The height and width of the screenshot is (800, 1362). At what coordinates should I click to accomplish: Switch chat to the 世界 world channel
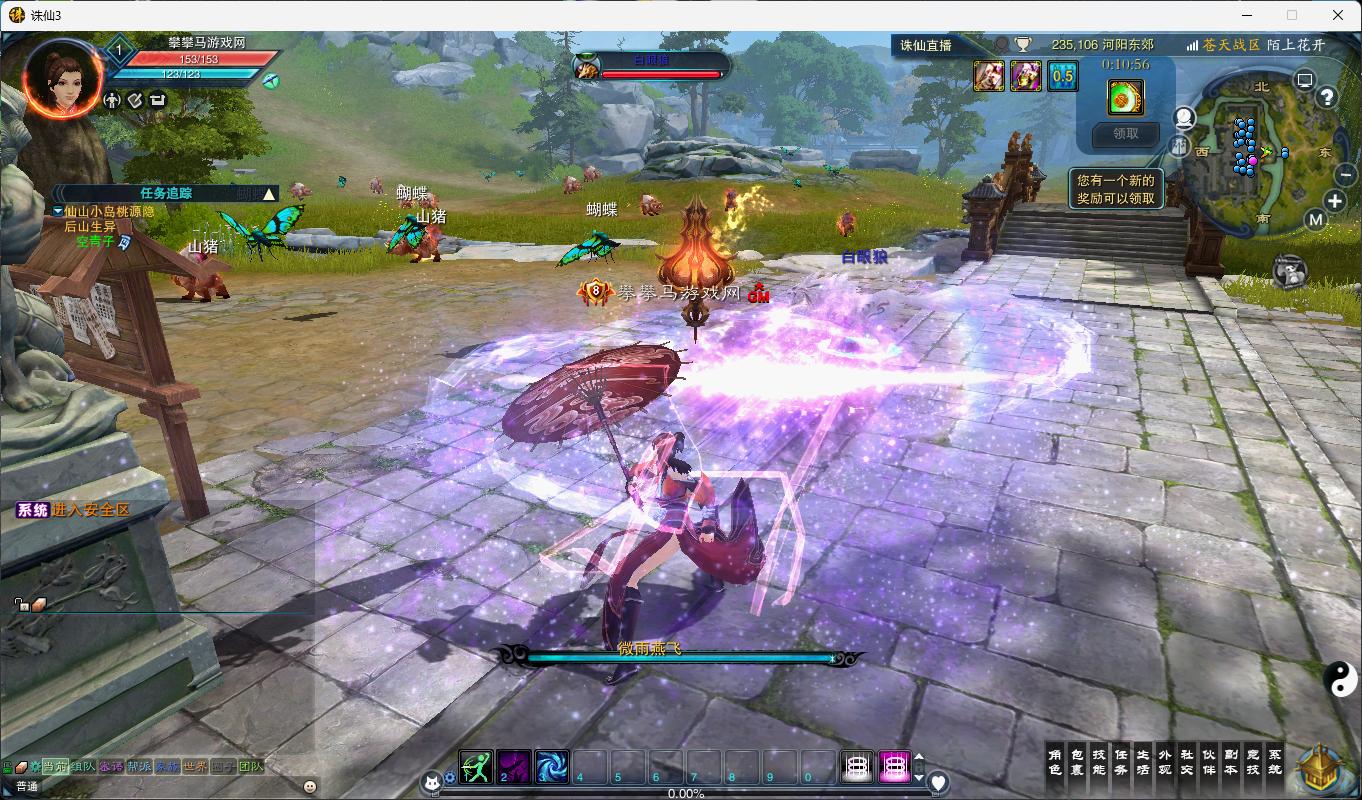tap(195, 767)
